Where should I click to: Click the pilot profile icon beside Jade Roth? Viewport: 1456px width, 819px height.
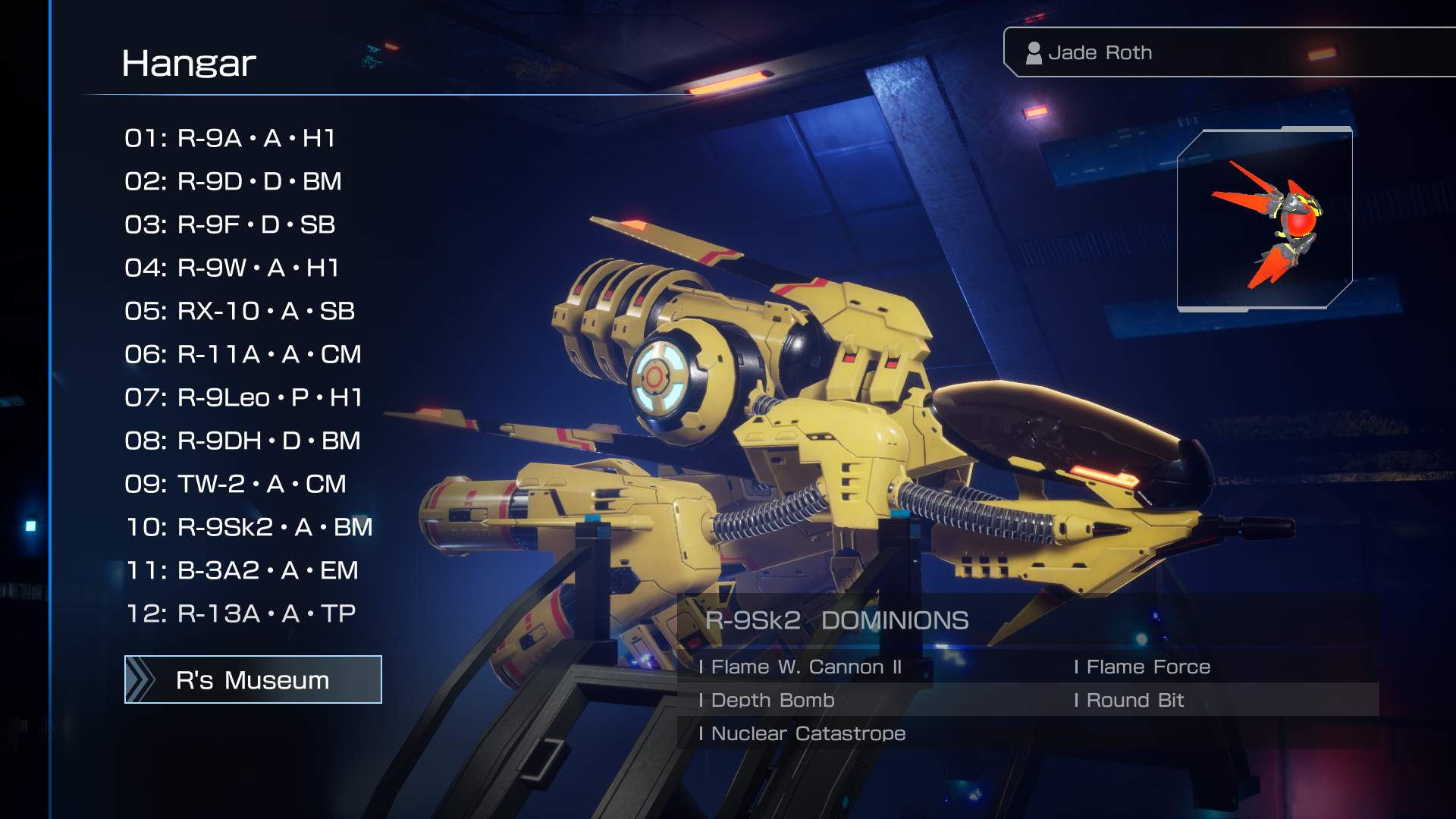pyautogui.click(x=1035, y=52)
